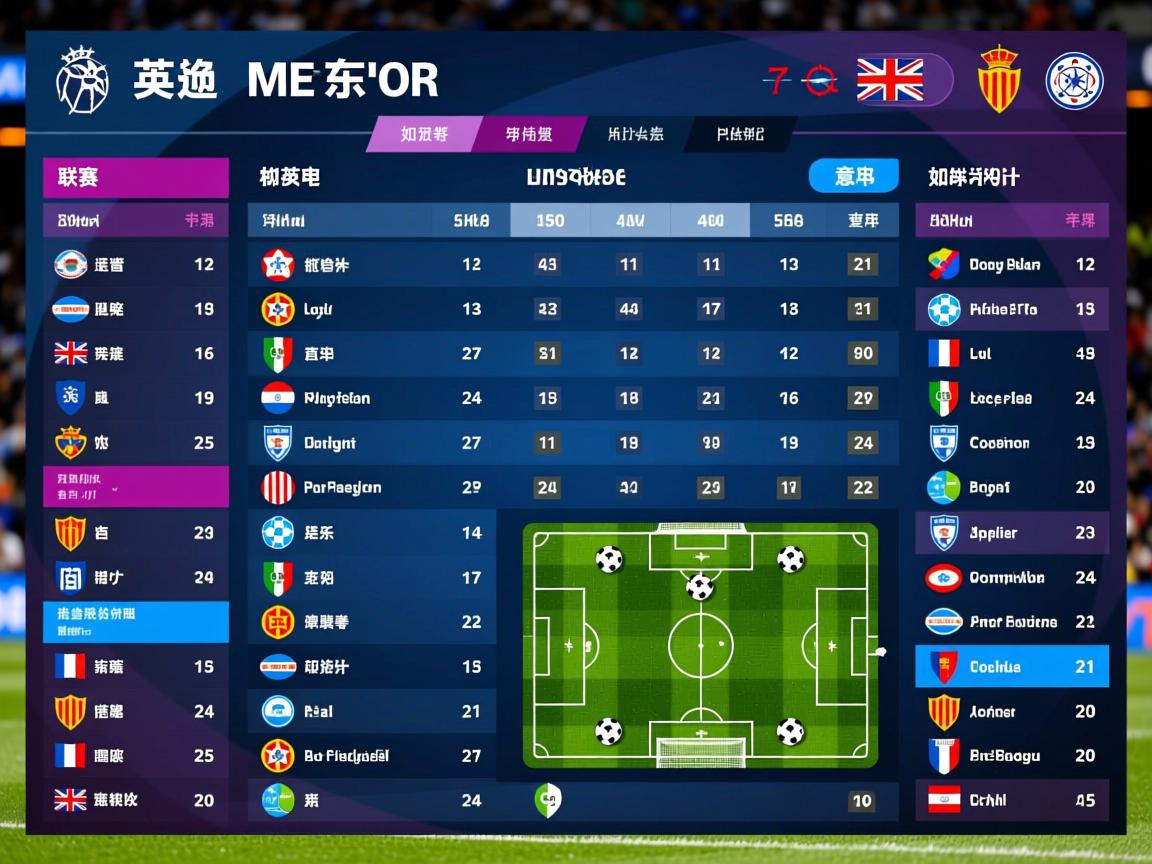Click the bright blue button above the table
Screen dimensions: 1152x864
coord(852,177)
